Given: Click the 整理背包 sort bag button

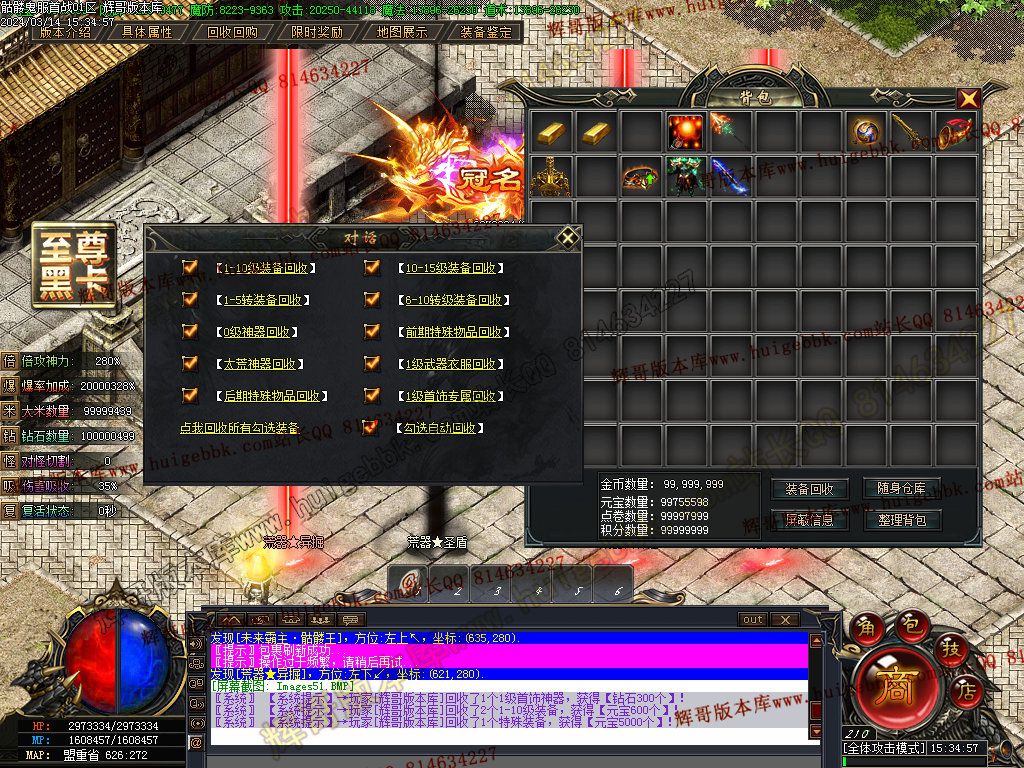Looking at the screenshot, I should pyautogui.click(x=901, y=520).
